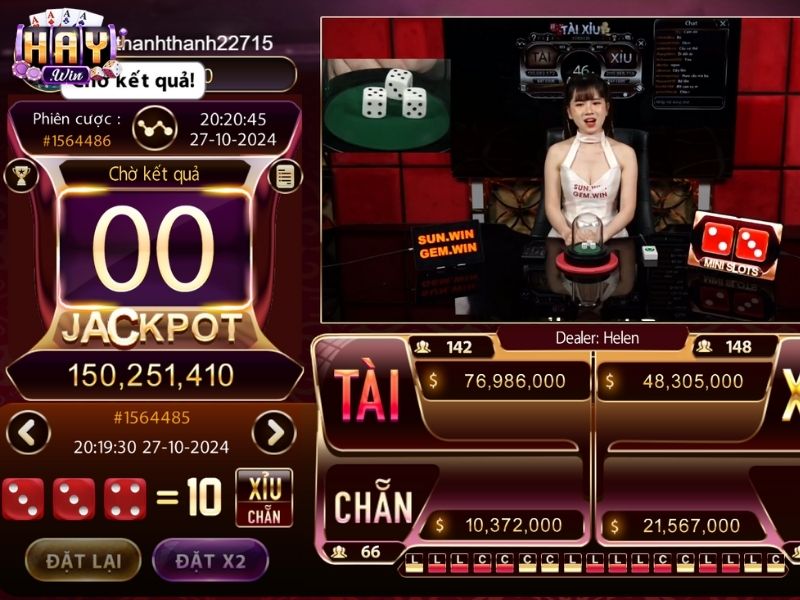Show the trend chart statistics icon
Viewport: 800px width, 600px height.
[153, 126]
